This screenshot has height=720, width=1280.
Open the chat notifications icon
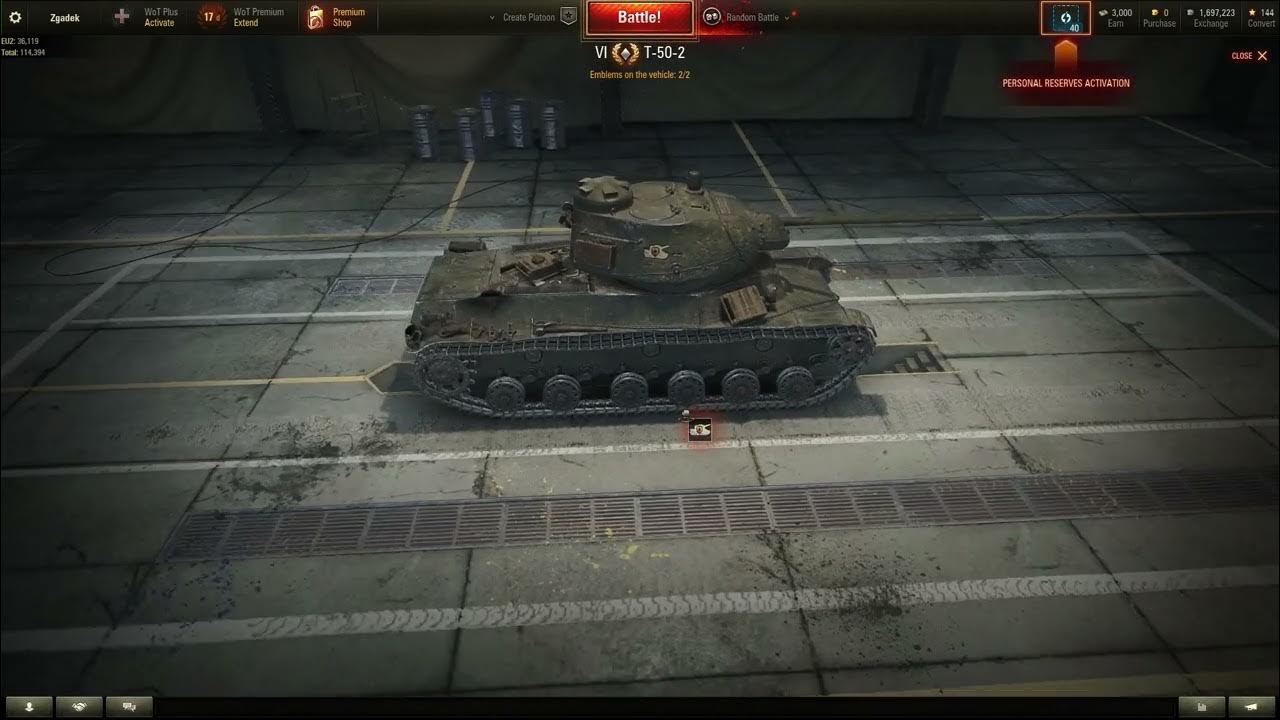(129, 706)
